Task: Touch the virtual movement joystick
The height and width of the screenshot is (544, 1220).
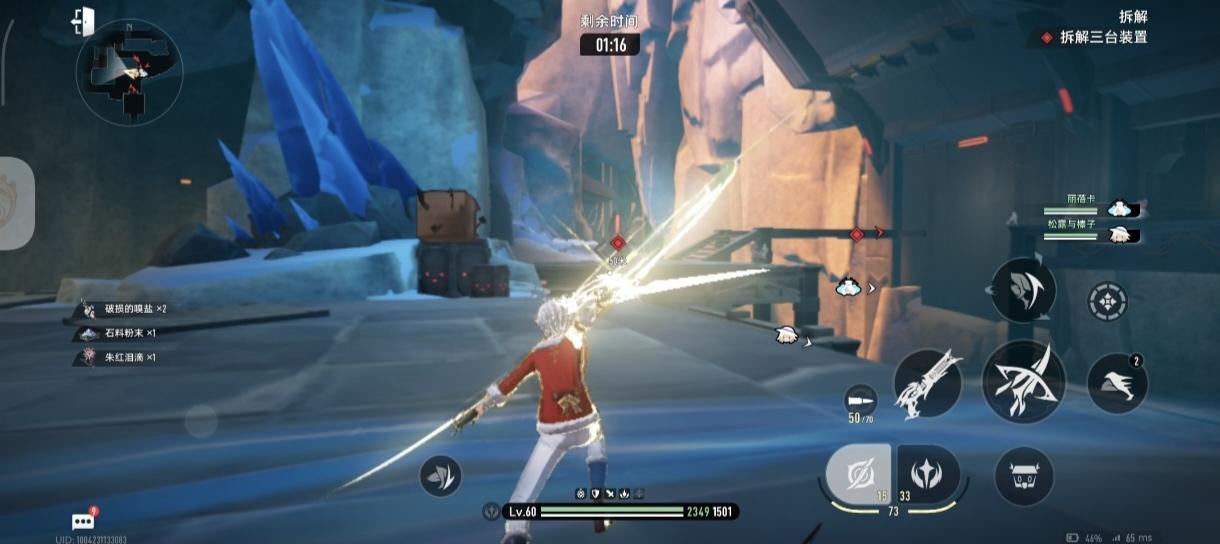Action: coord(201,421)
